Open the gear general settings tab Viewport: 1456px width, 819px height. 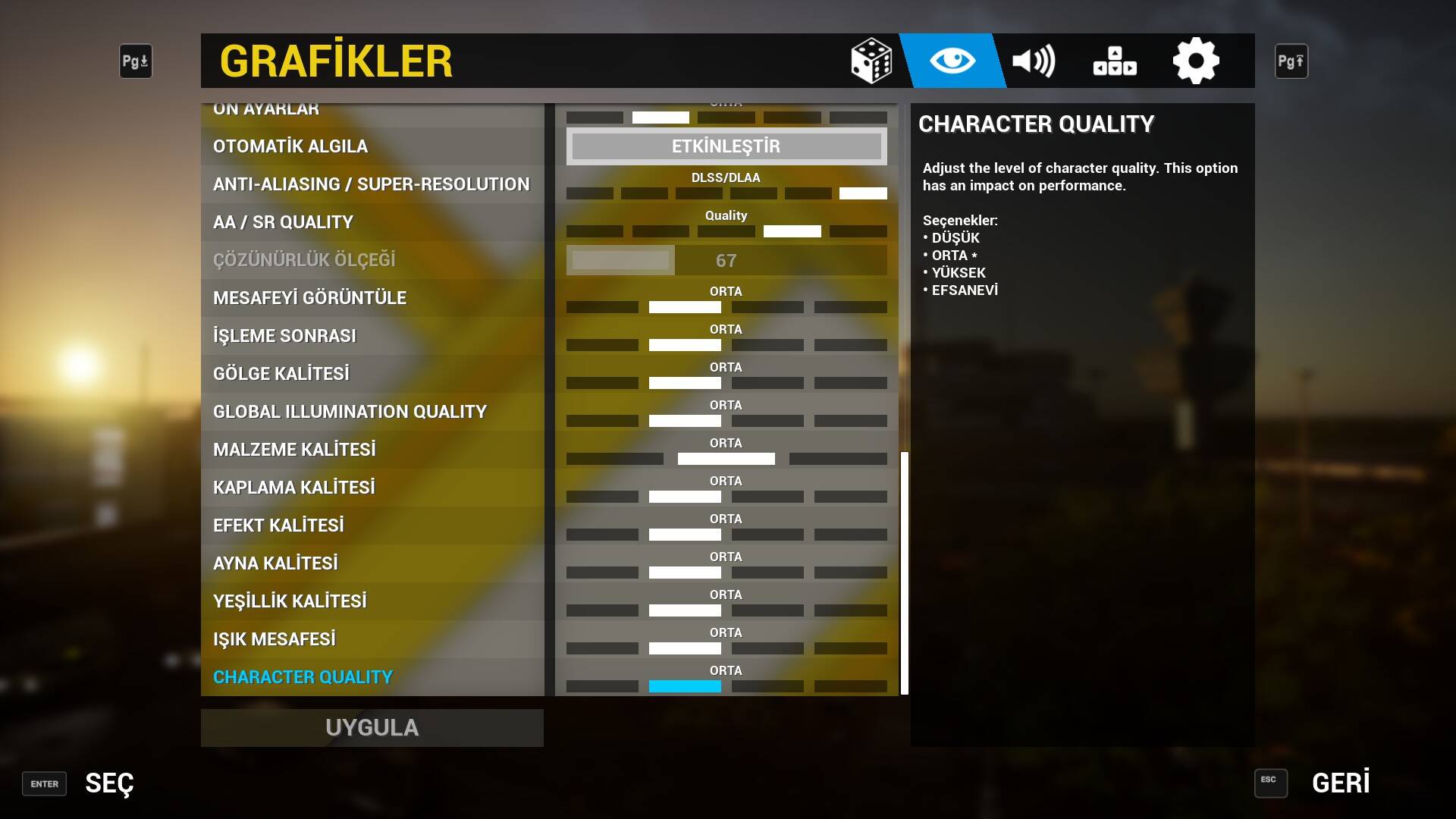1196,61
